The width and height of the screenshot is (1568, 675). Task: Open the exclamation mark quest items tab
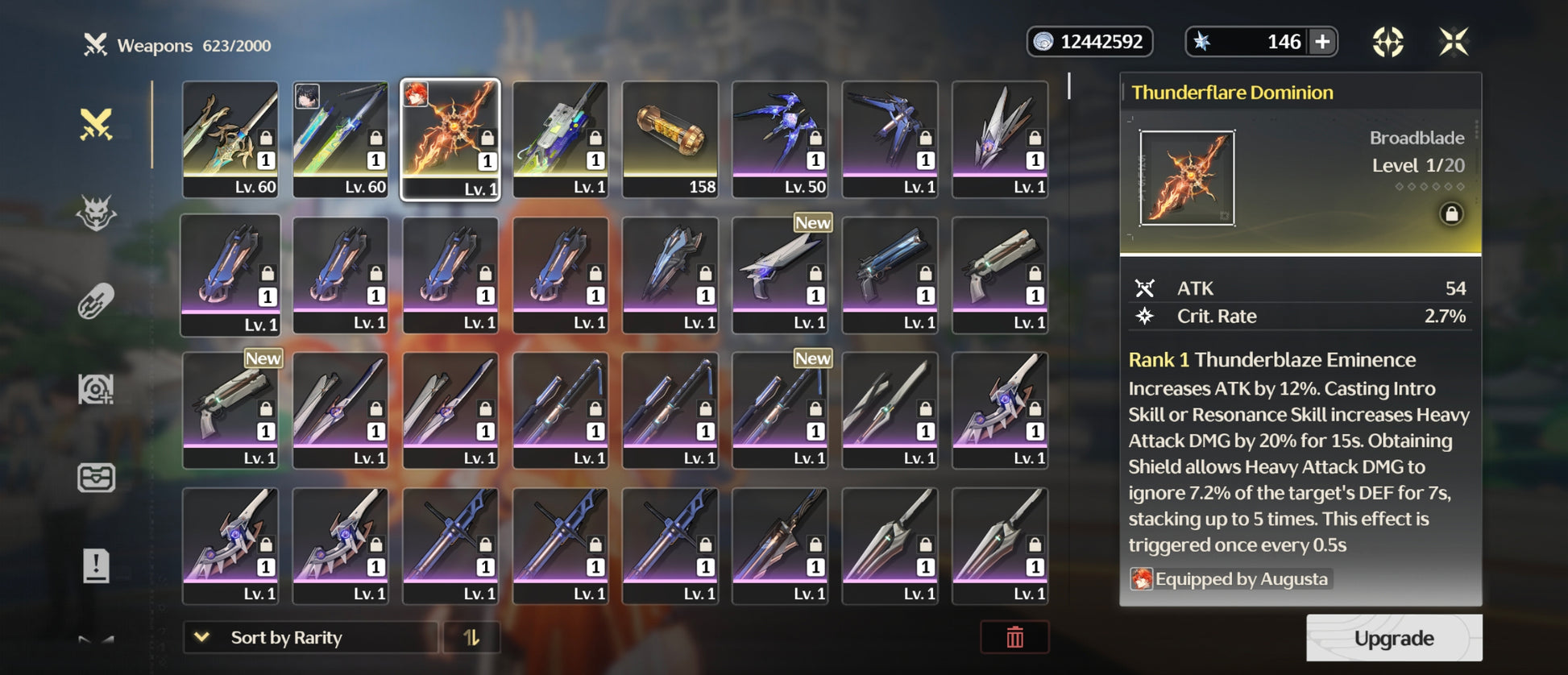pyautogui.click(x=96, y=565)
